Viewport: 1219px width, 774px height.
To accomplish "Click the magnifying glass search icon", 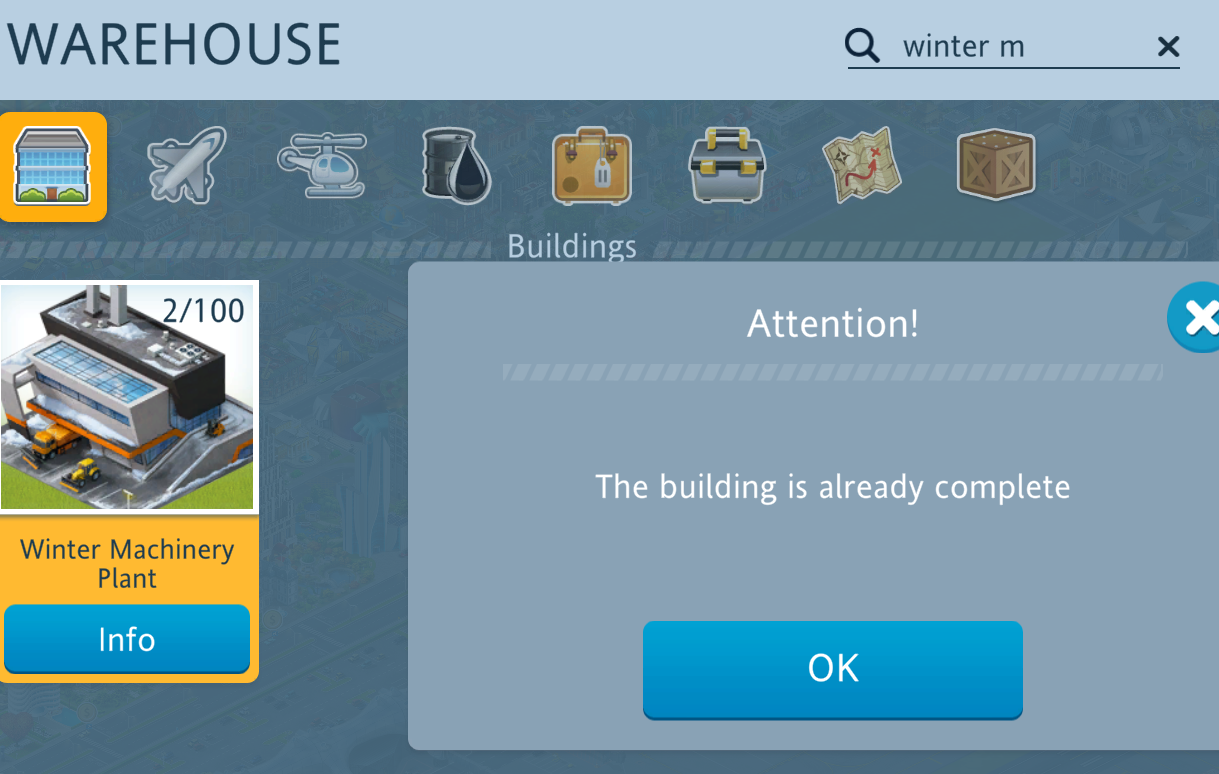I will pos(862,46).
